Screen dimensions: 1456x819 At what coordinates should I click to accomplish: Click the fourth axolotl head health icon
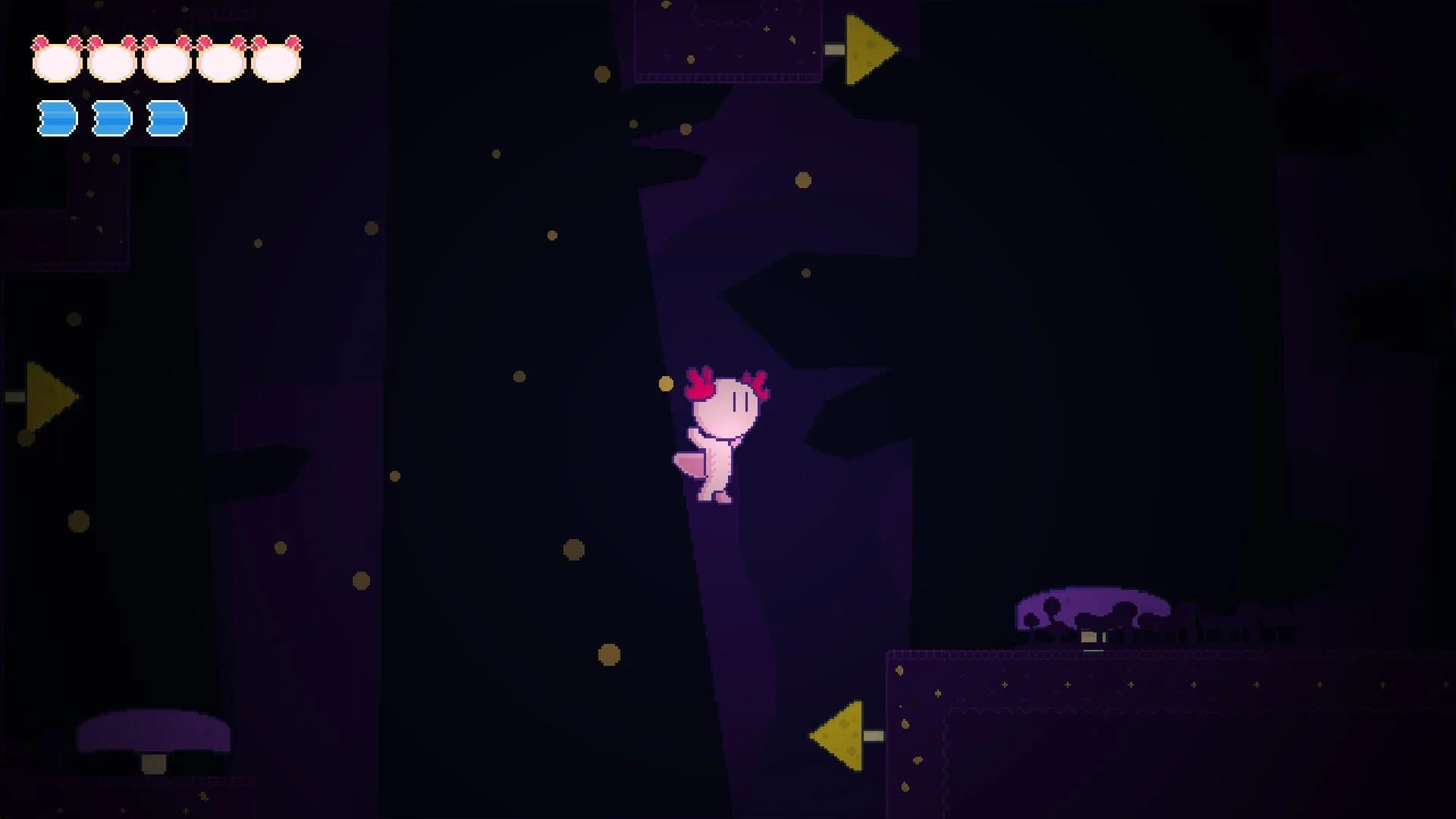pyautogui.click(x=220, y=57)
